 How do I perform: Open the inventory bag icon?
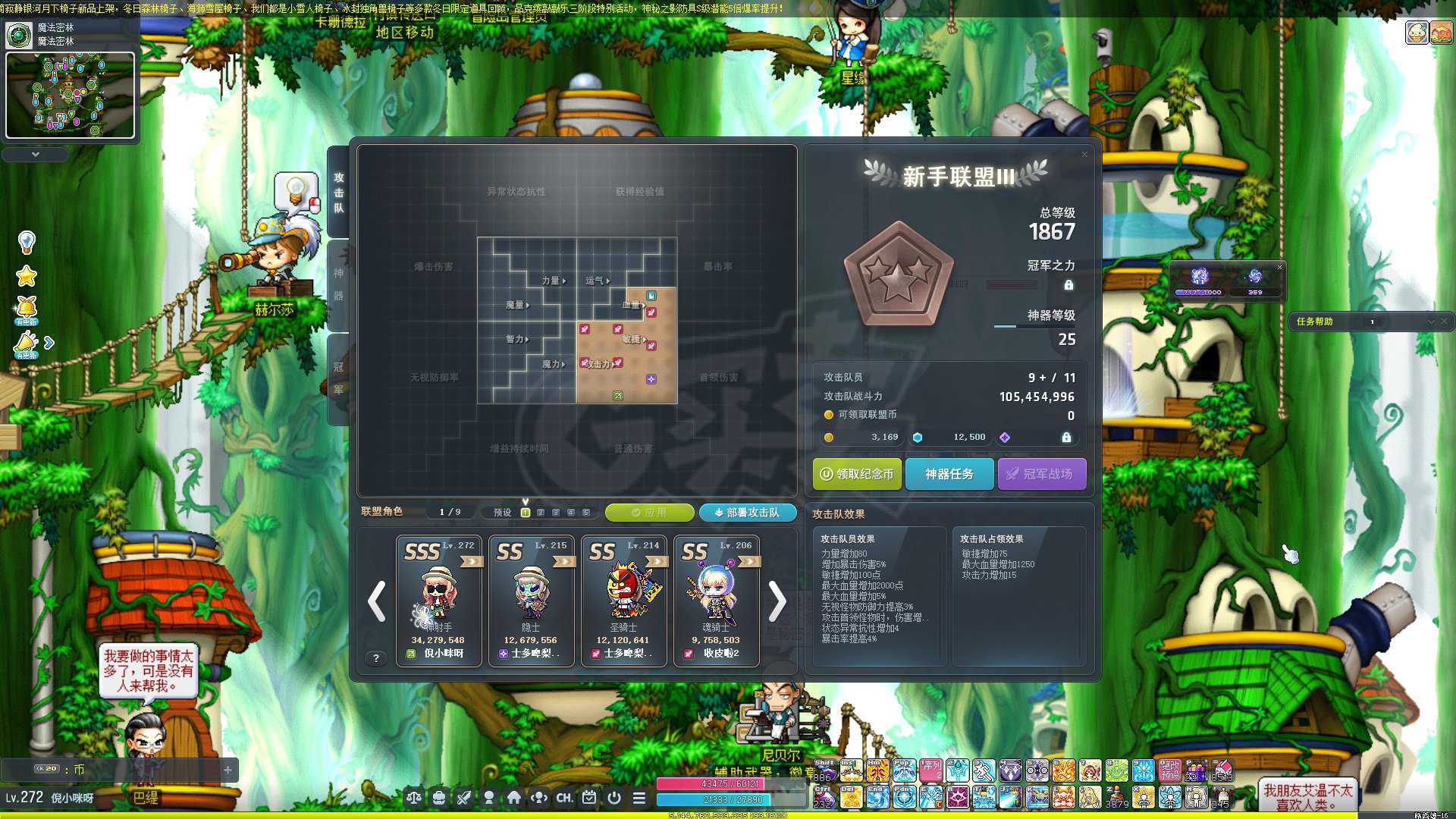(440, 798)
